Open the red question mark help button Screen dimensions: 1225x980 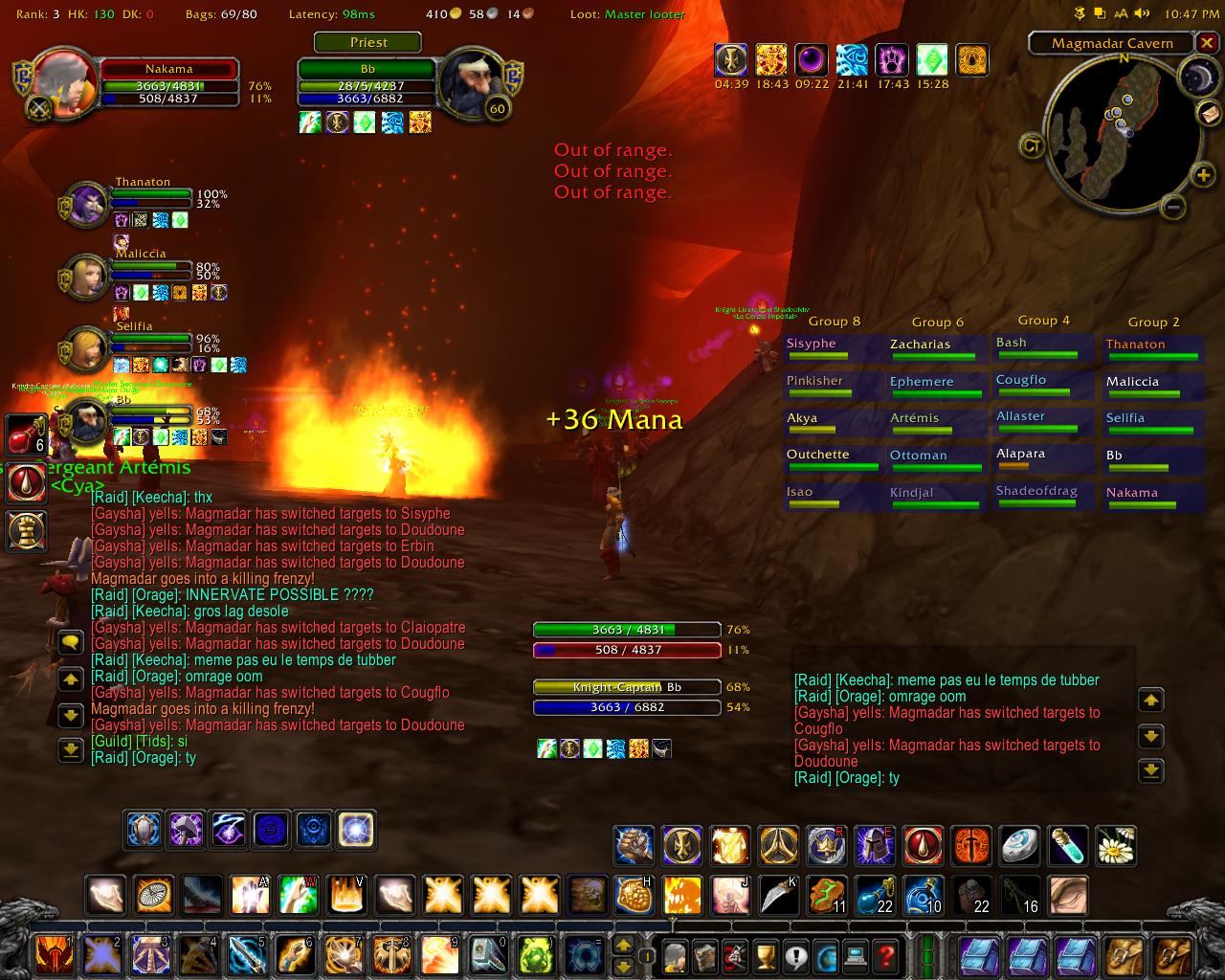tap(886, 954)
